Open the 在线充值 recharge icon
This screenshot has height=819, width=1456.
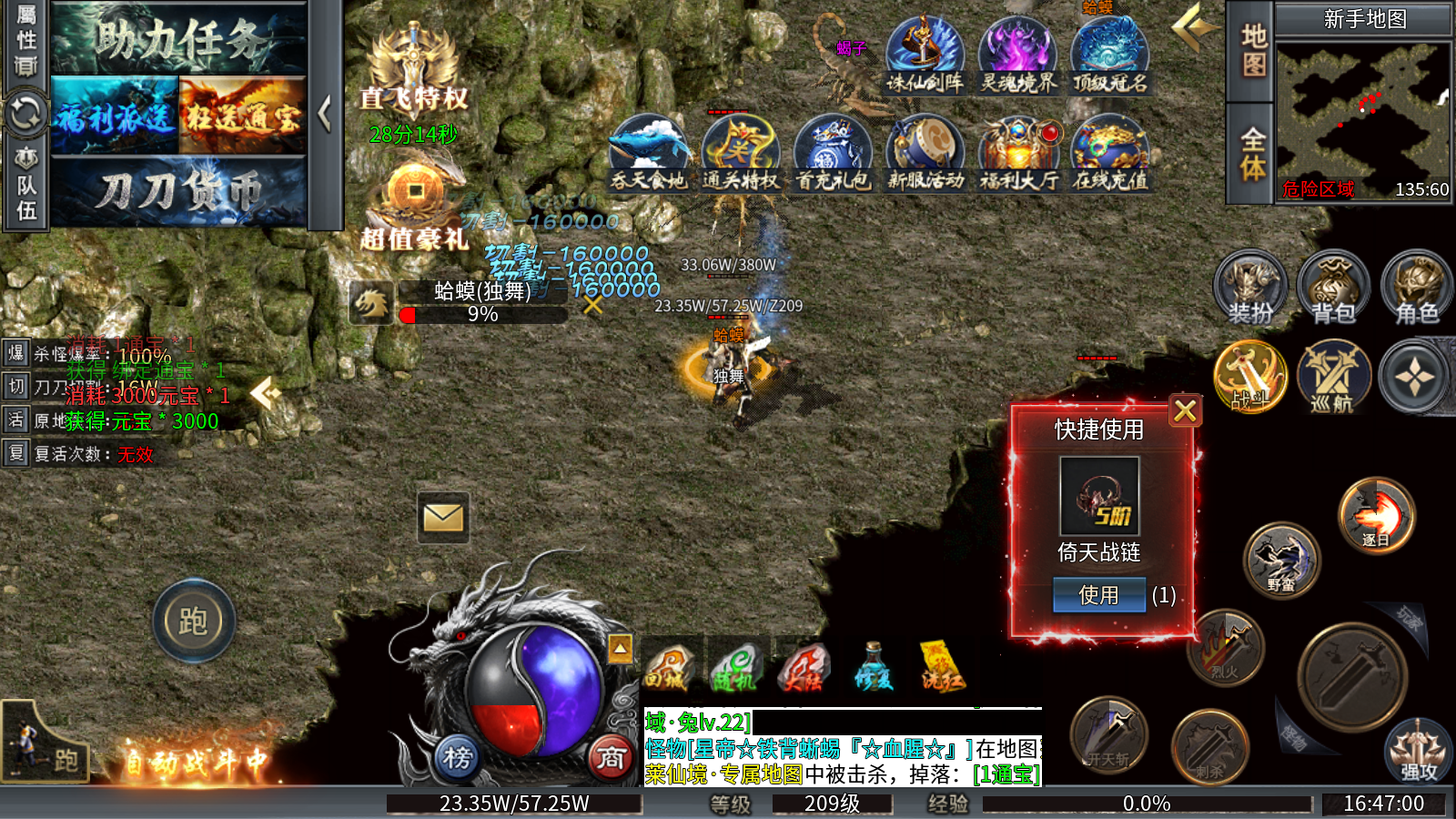[1110, 153]
